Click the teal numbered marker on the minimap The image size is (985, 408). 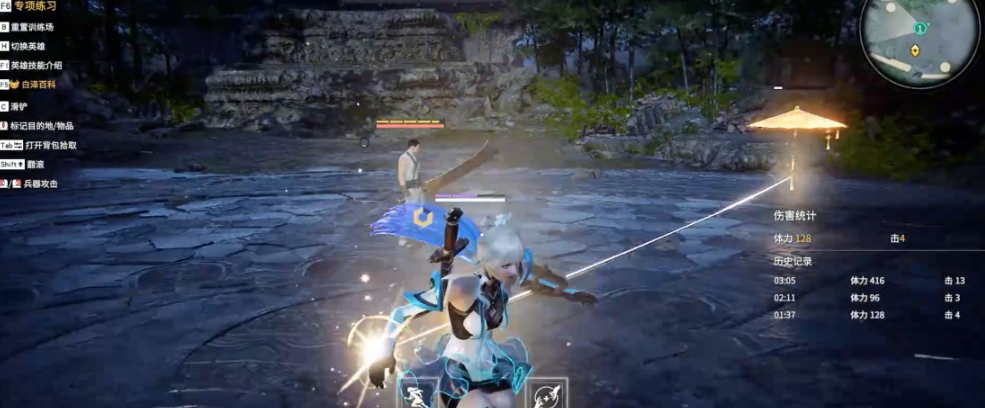click(919, 29)
